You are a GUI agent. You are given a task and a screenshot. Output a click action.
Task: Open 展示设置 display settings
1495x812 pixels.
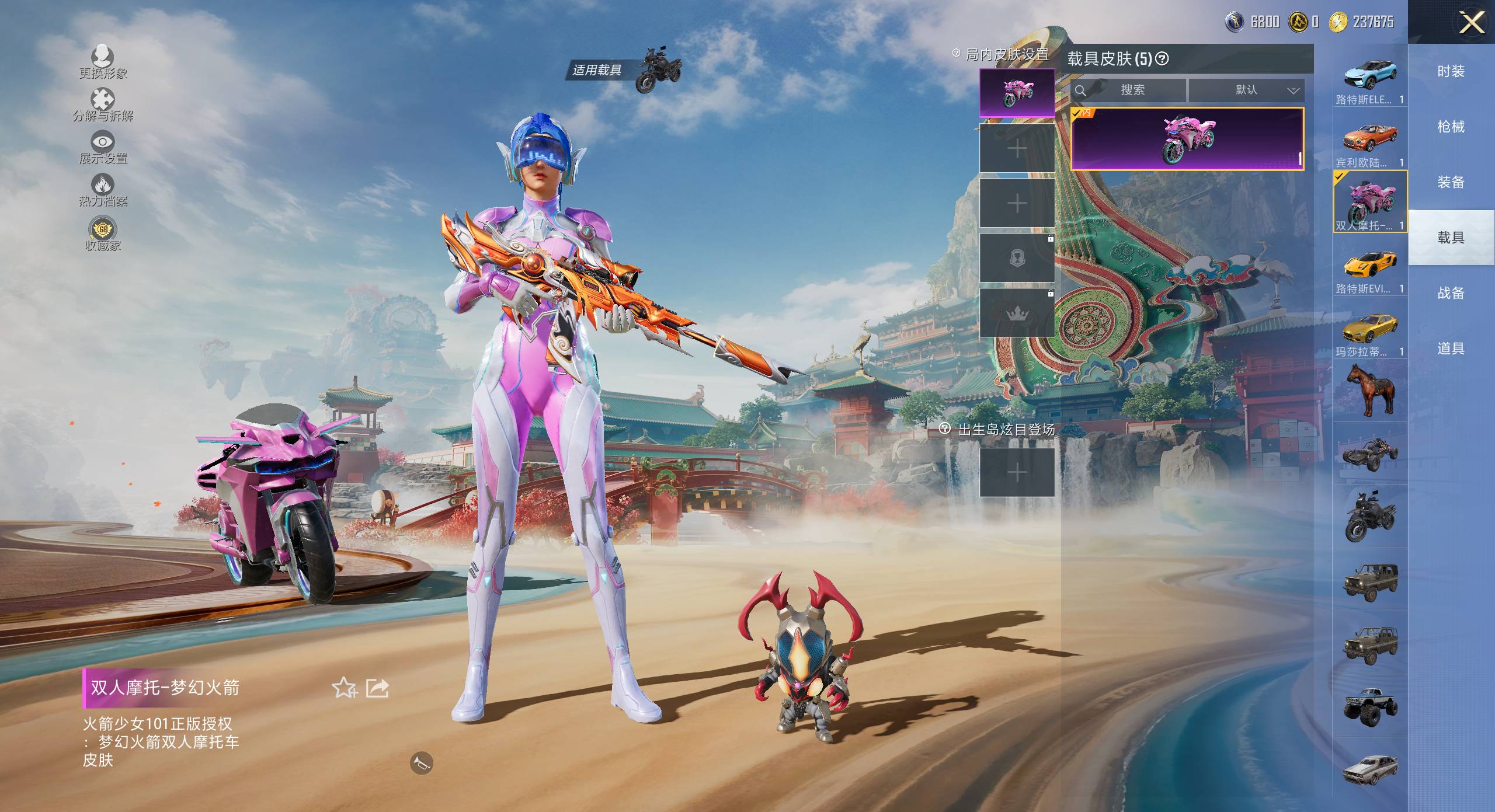click(x=103, y=147)
